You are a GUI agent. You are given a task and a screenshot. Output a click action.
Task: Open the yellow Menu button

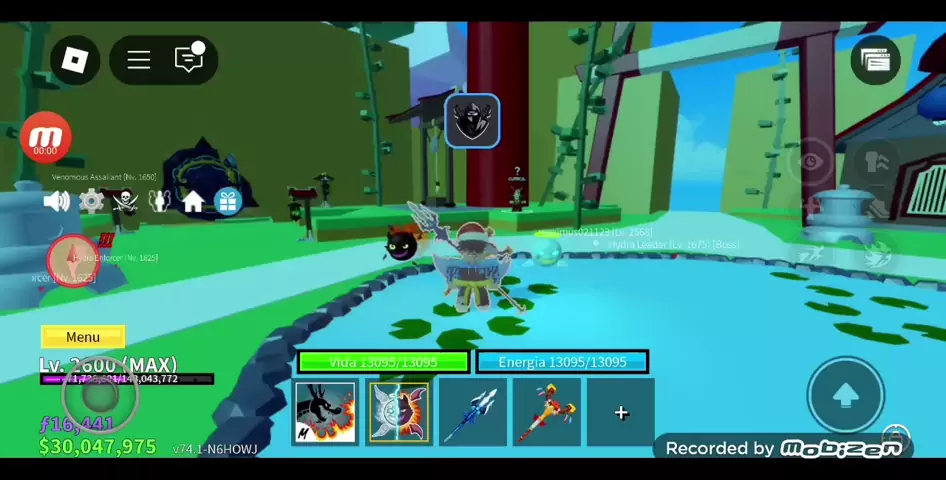(83, 337)
